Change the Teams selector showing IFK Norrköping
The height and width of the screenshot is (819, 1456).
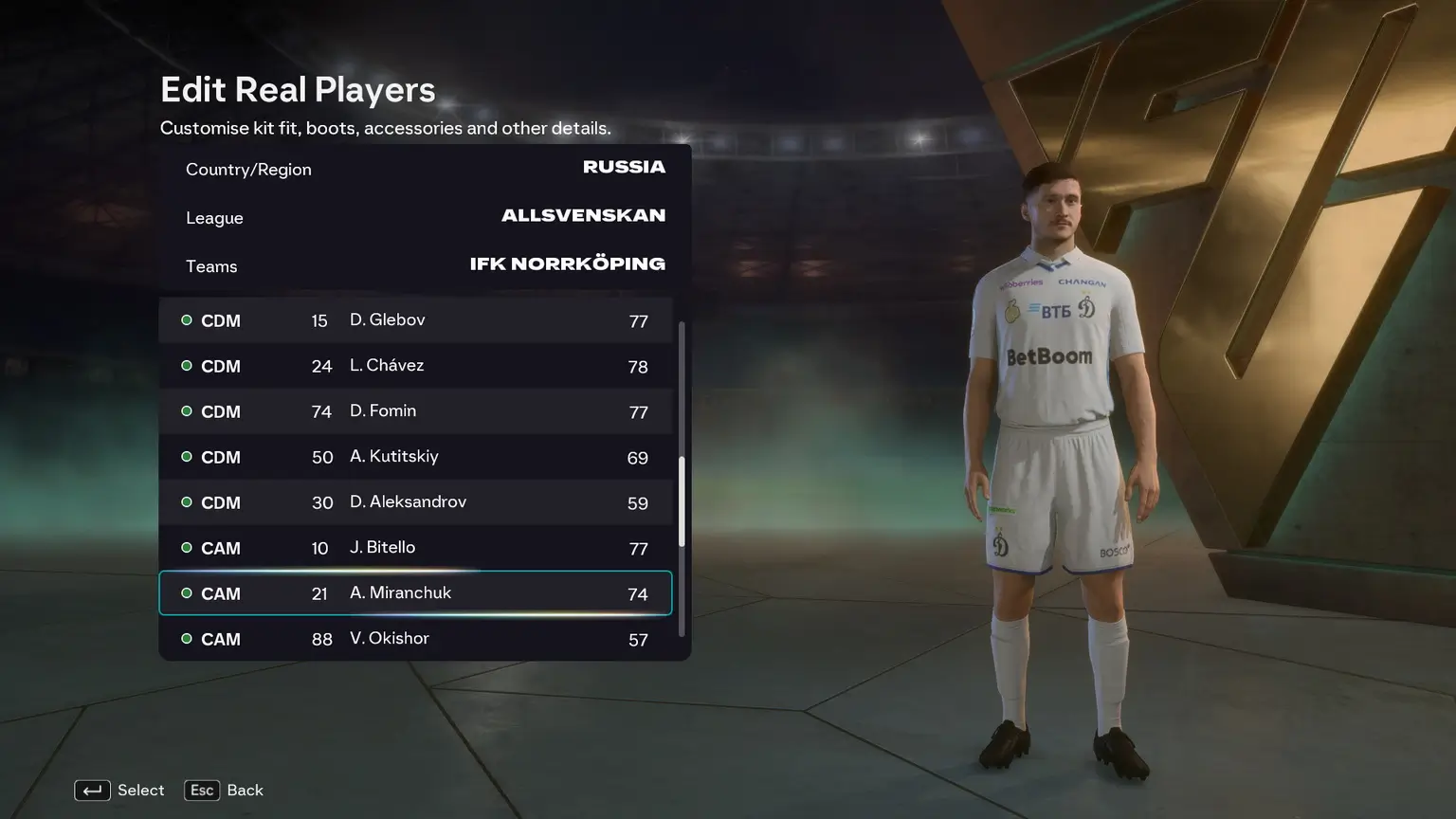(x=425, y=265)
